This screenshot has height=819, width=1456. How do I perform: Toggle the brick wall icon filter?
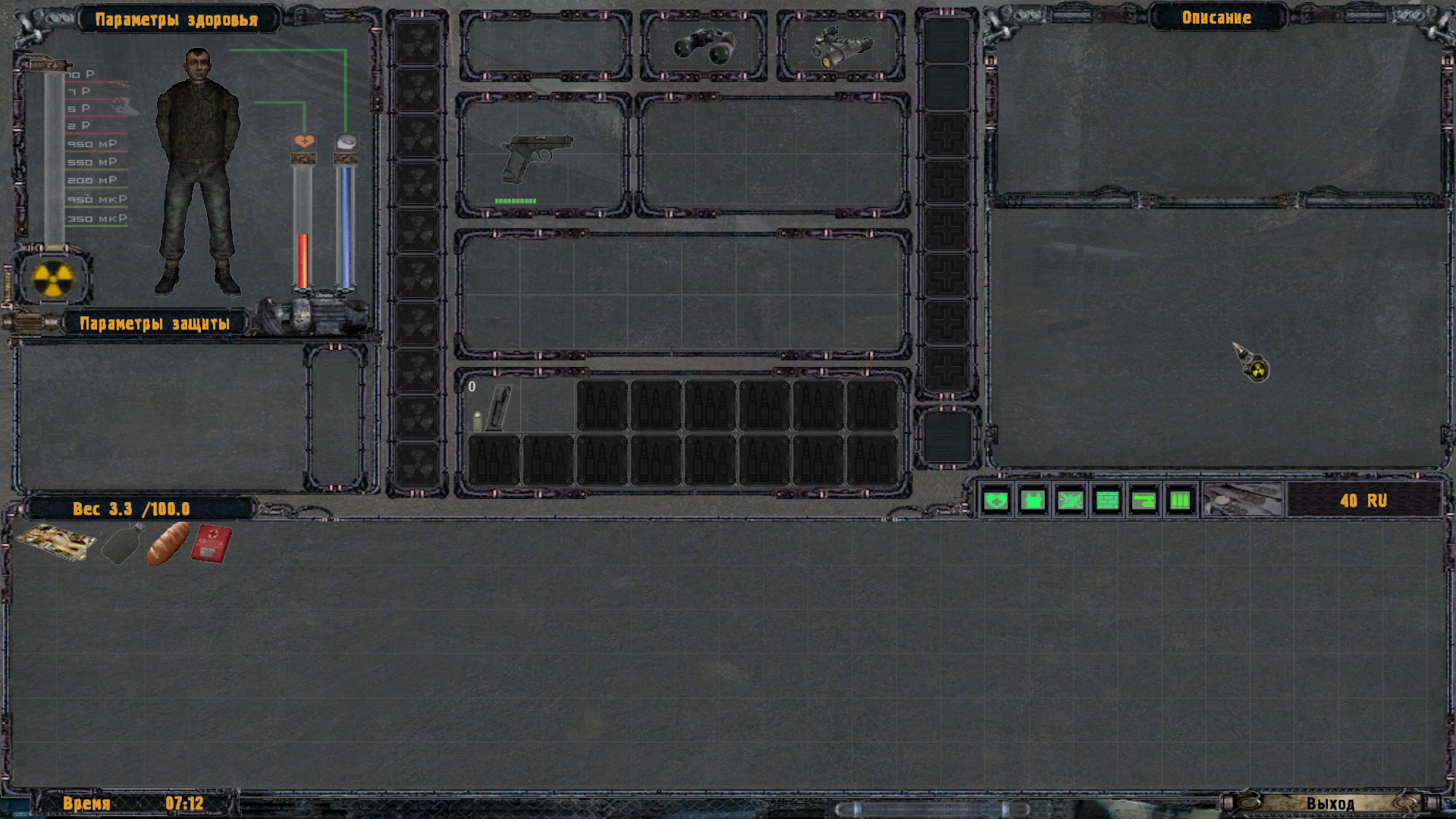pos(1107,500)
